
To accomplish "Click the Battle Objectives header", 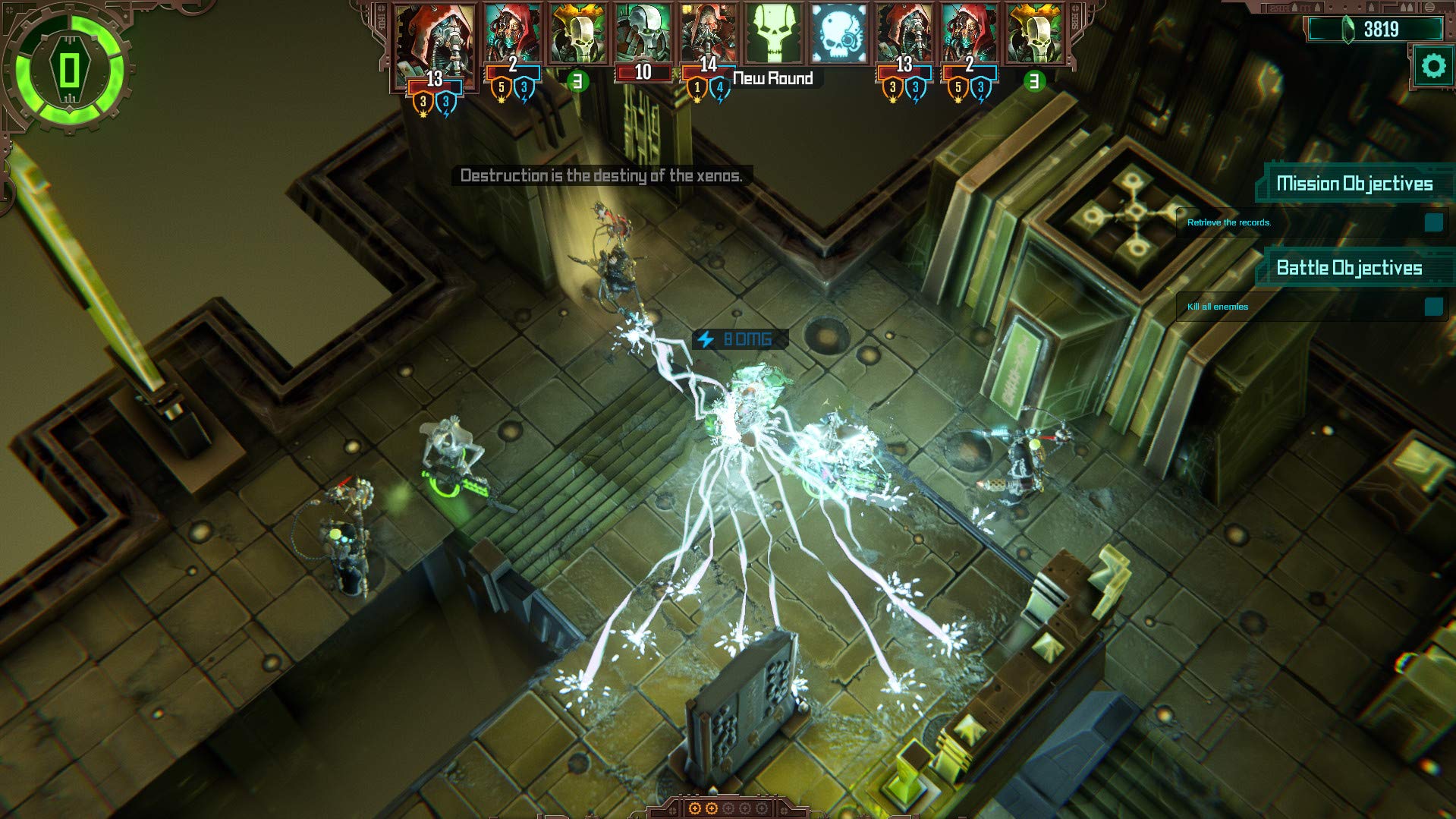I will [x=1349, y=268].
